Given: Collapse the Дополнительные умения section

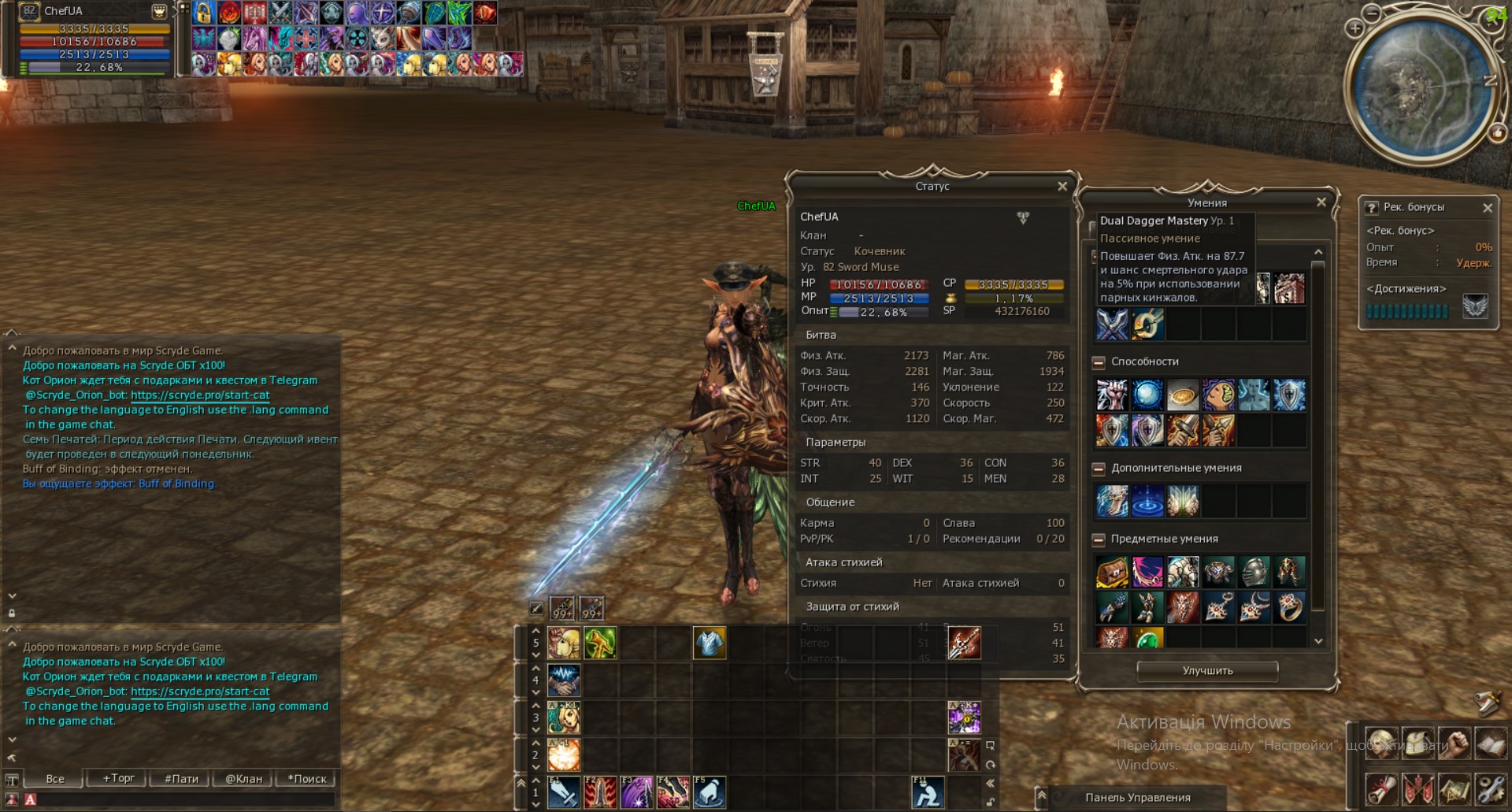Looking at the screenshot, I should pyautogui.click(x=1098, y=468).
